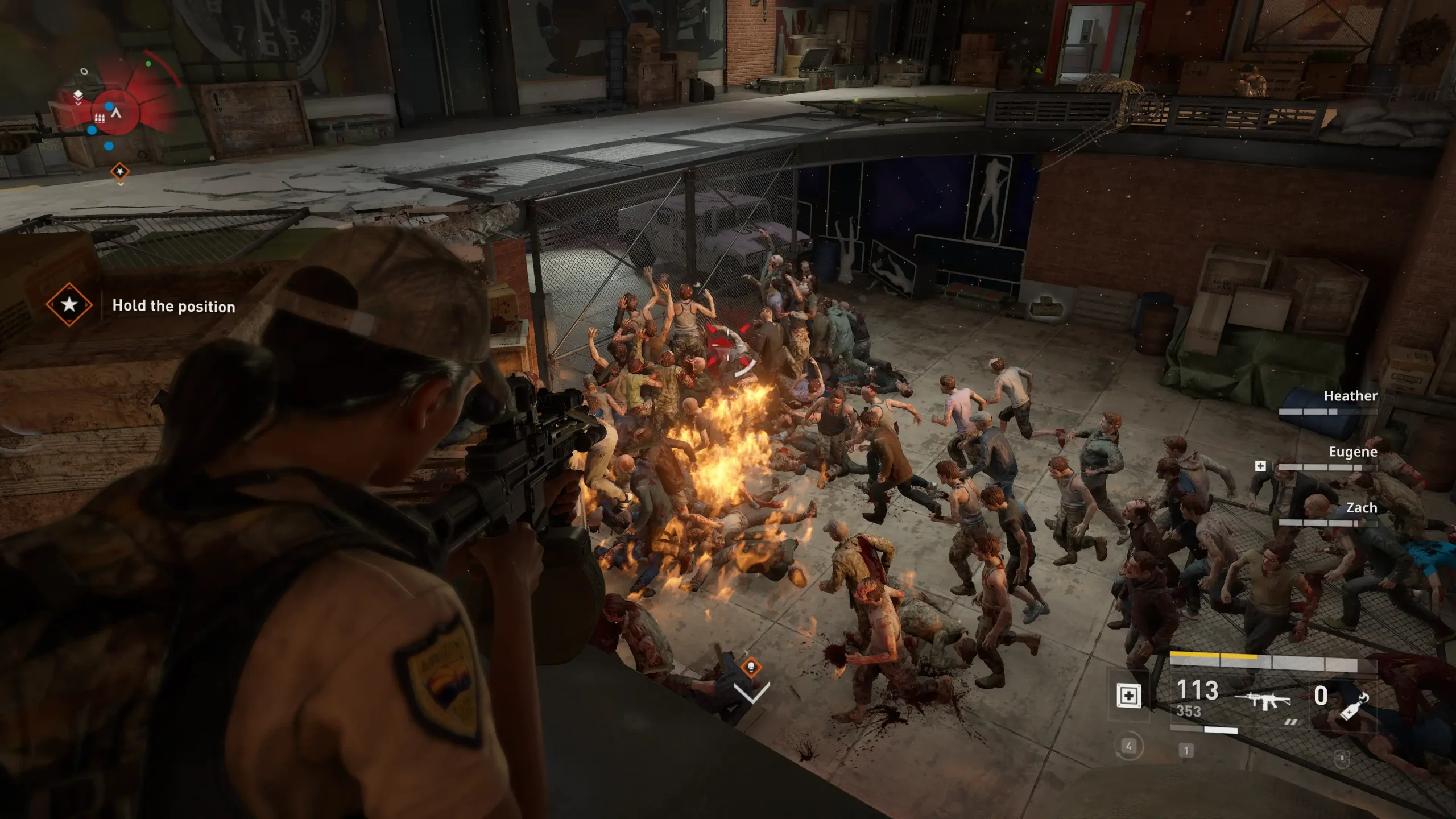
Task: Select teammate Eugene in the squad list
Action: coord(1352,452)
